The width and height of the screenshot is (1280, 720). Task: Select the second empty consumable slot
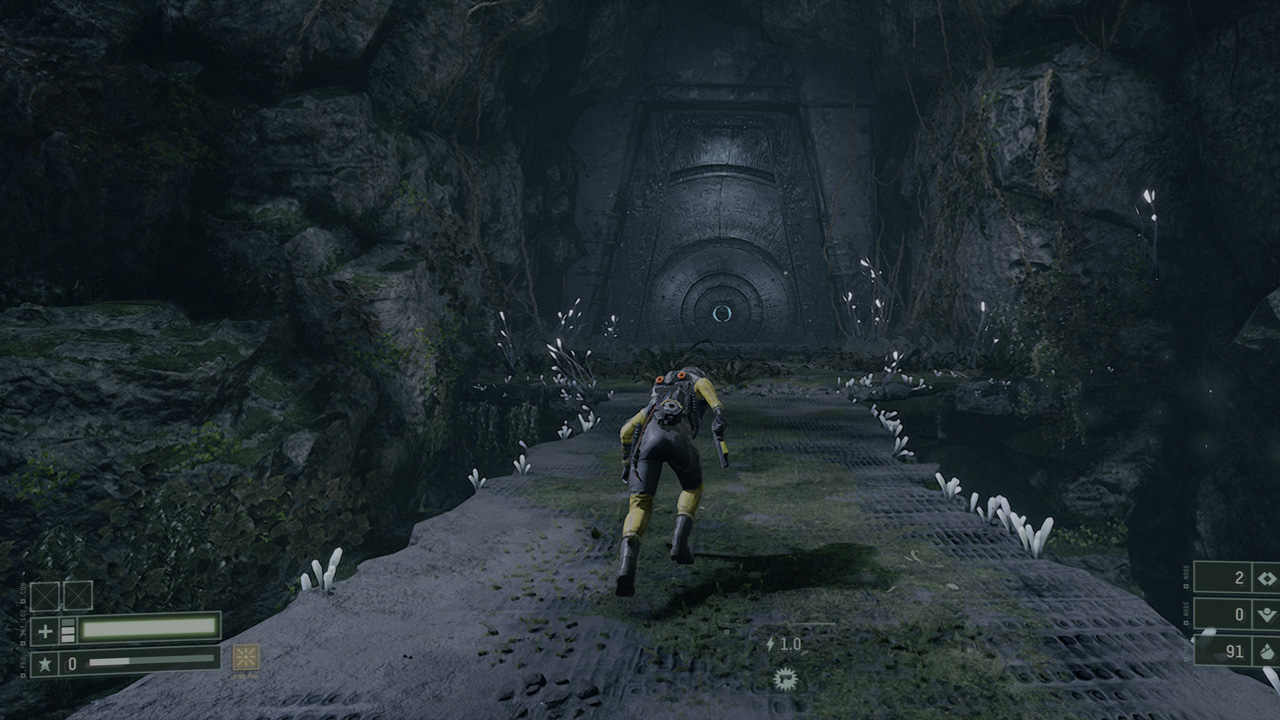coord(77,595)
